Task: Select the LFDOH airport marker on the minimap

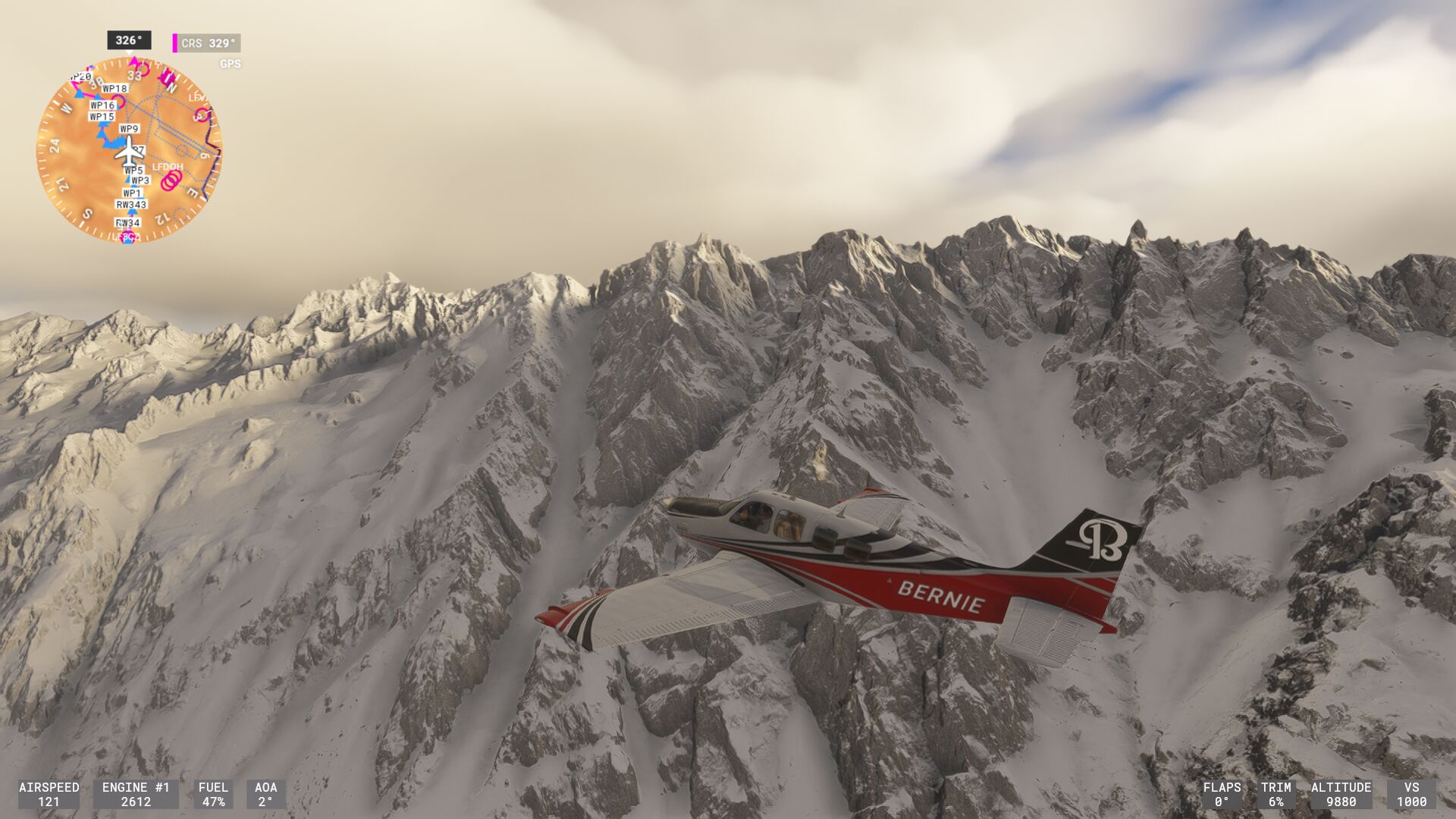Action: (x=168, y=167)
